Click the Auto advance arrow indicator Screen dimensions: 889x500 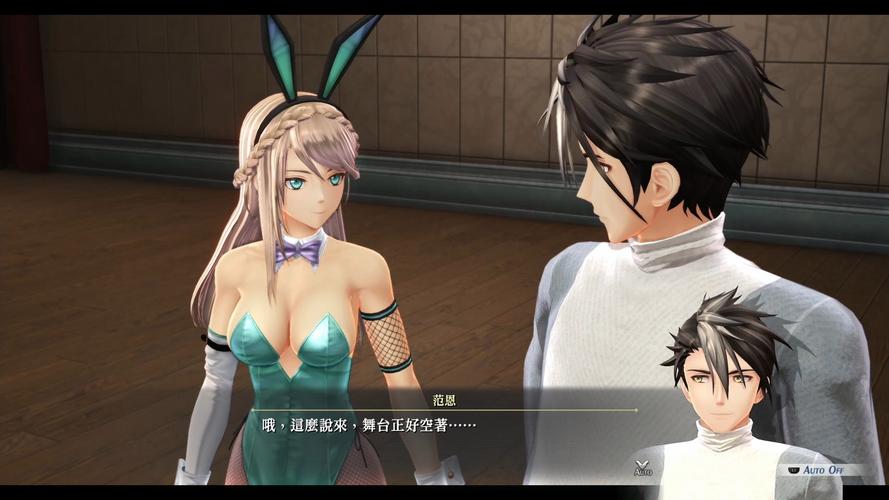pos(643,466)
